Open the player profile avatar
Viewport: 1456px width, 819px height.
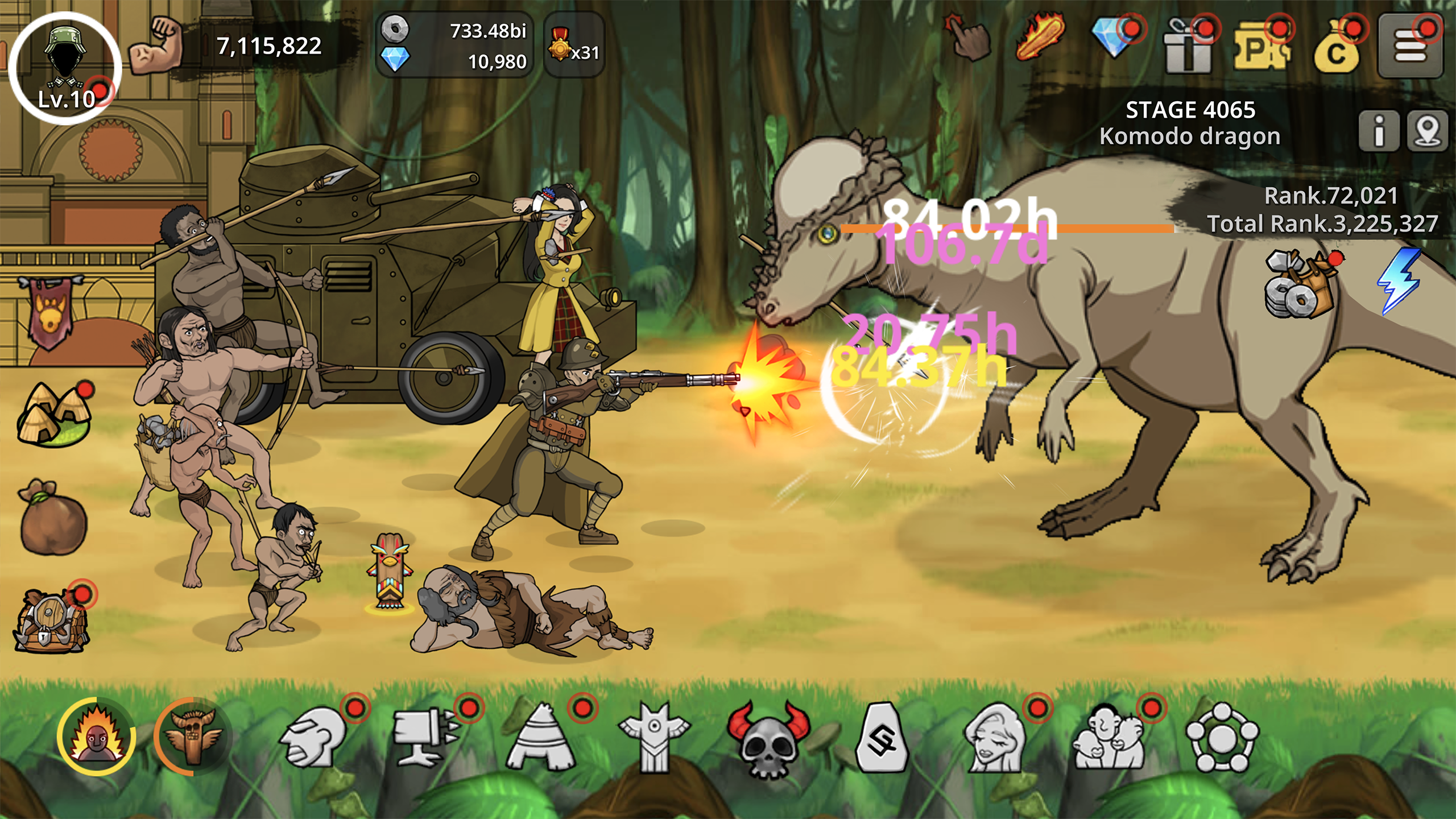click(x=65, y=67)
